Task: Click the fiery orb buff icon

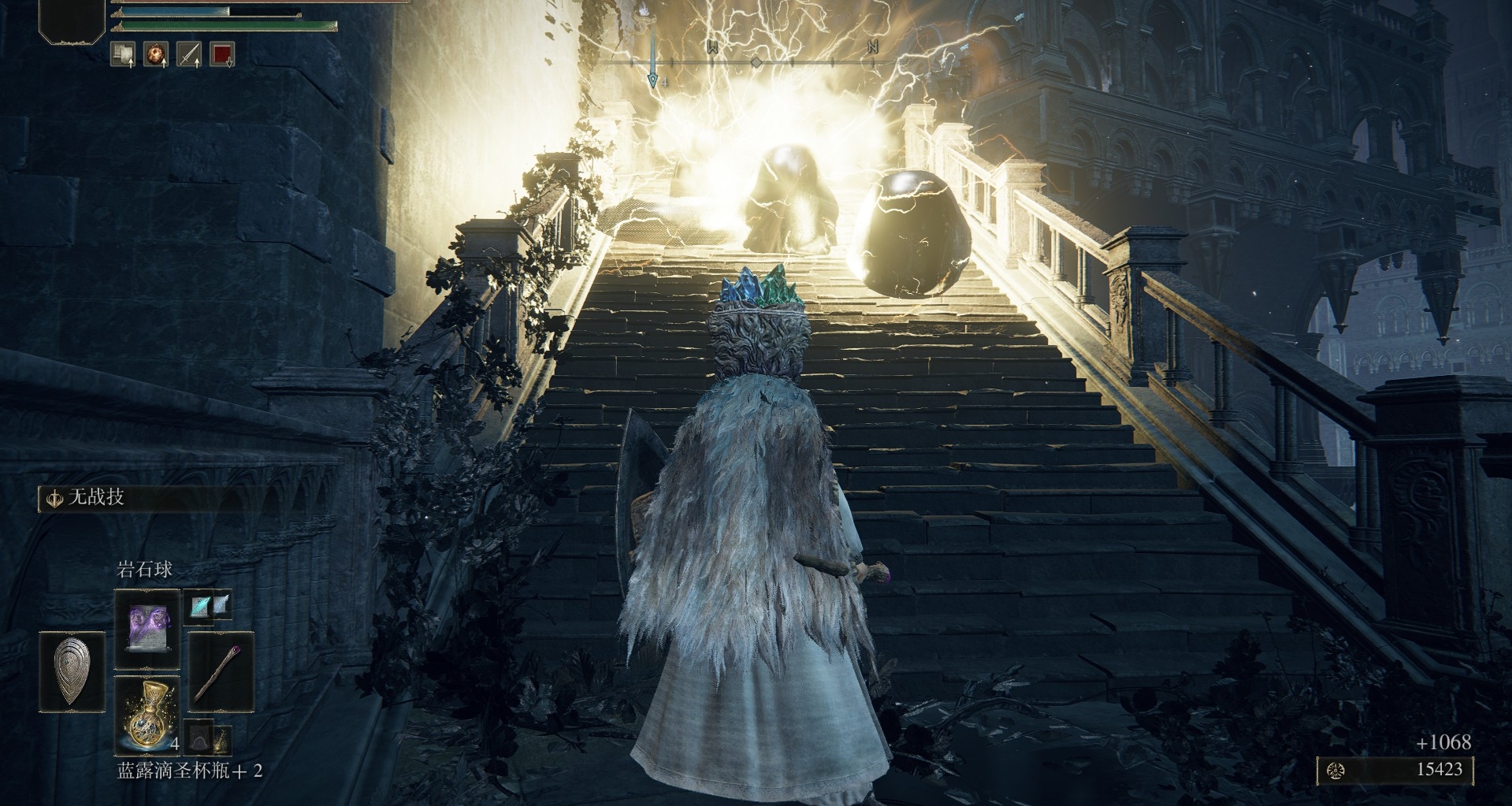Action: pyautogui.click(x=156, y=54)
